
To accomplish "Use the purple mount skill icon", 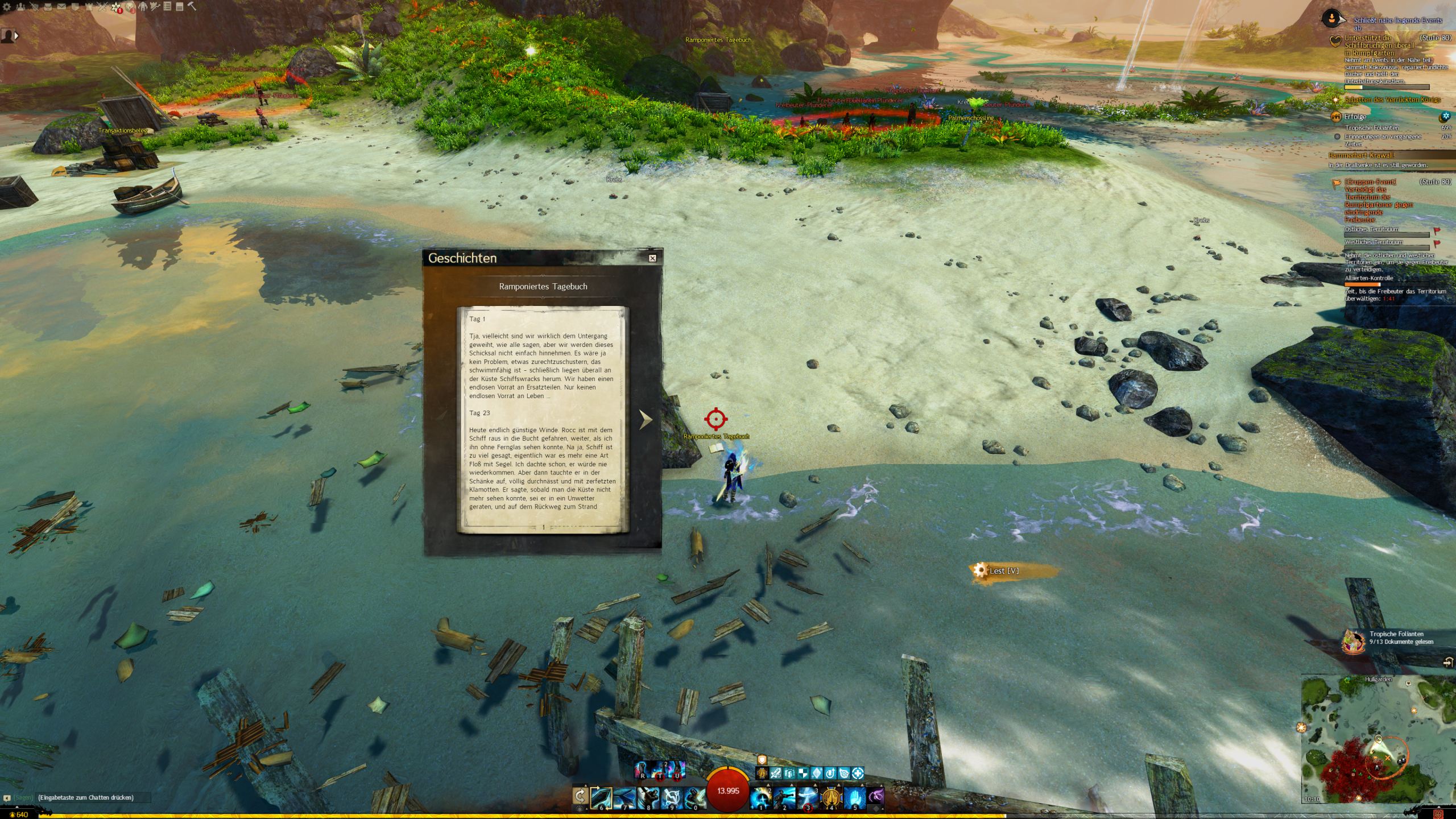I will [876, 796].
